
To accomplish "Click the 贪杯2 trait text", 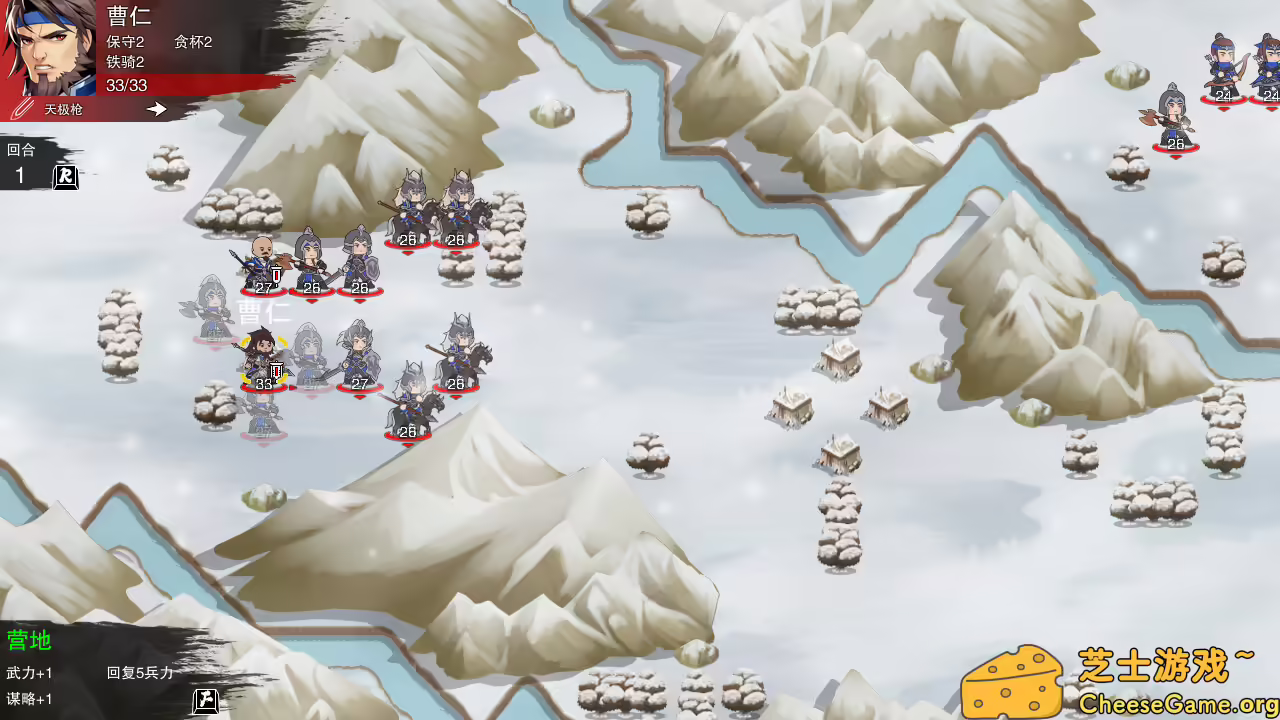I will point(191,44).
